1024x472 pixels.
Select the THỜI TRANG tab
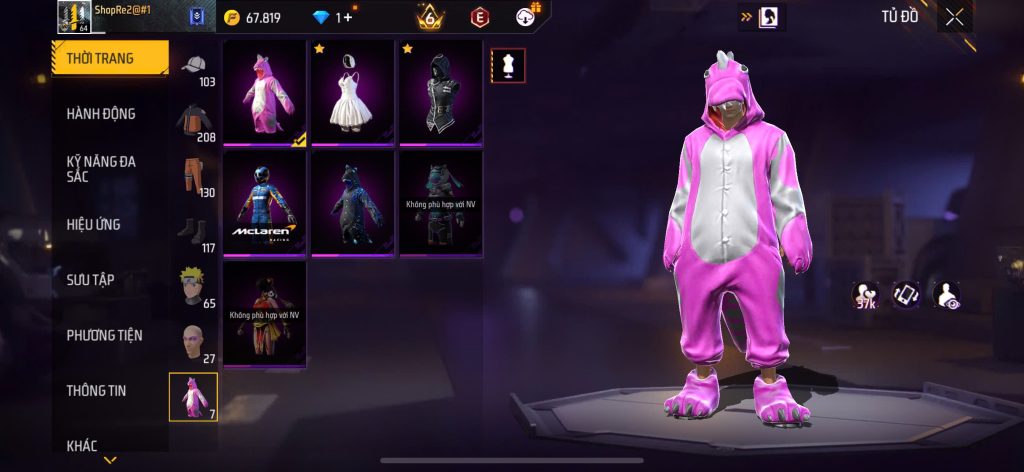coord(110,58)
